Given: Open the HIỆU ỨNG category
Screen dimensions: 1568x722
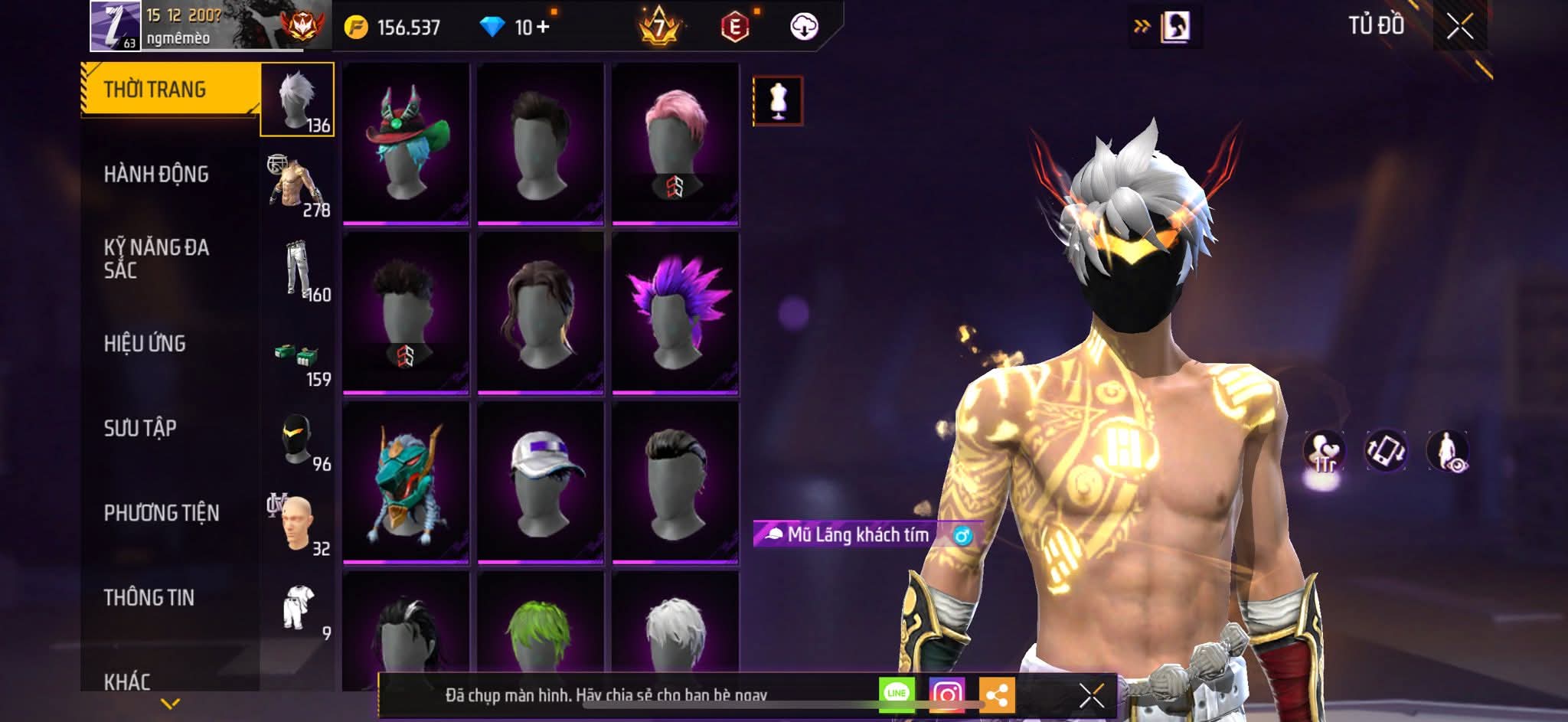Looking at the screenshot, I should [145, 344].
